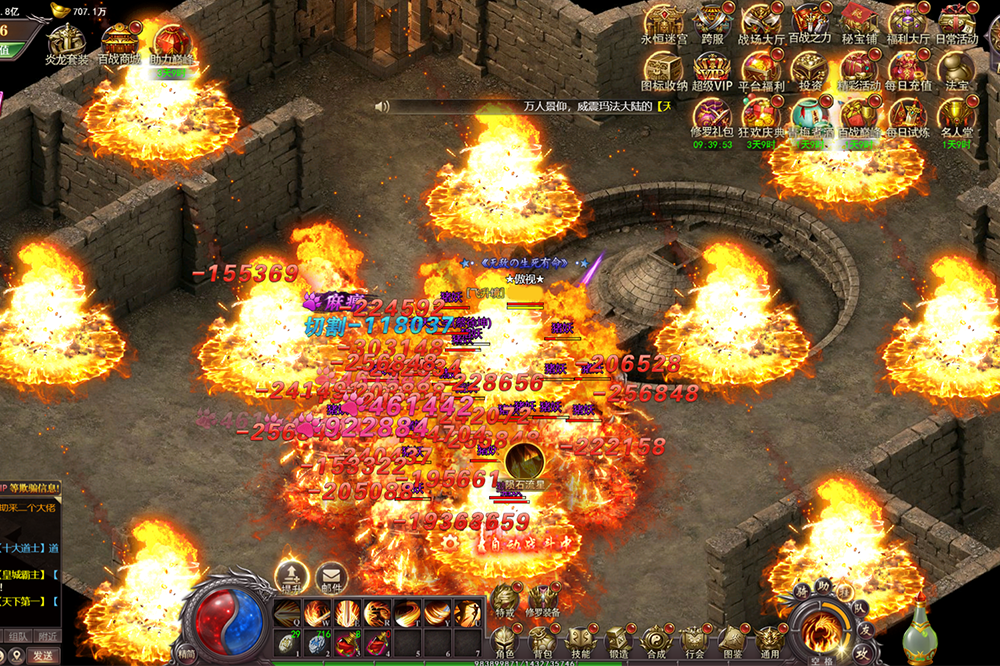This screenshot has height=666, width=1000.
Task: Open the 技能 skills menu
Action: click(580, 640)
